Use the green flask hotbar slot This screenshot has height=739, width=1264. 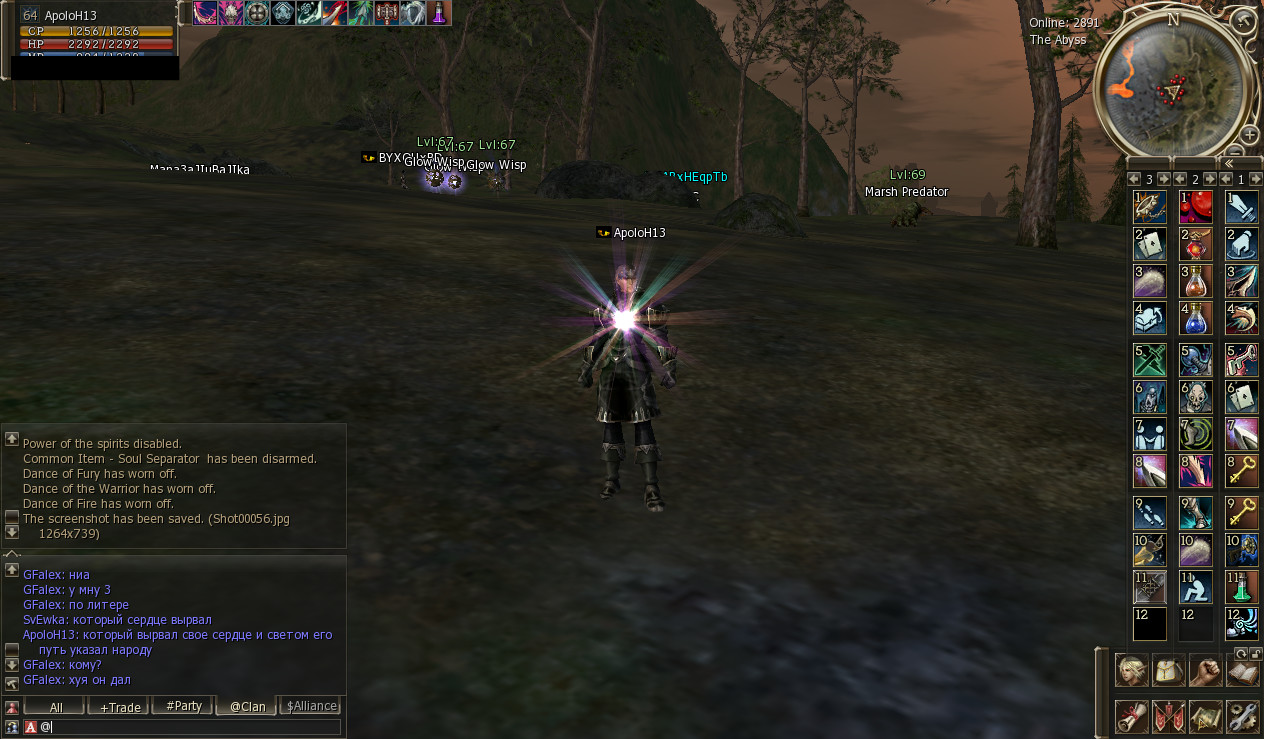[x=1241, y=586]
